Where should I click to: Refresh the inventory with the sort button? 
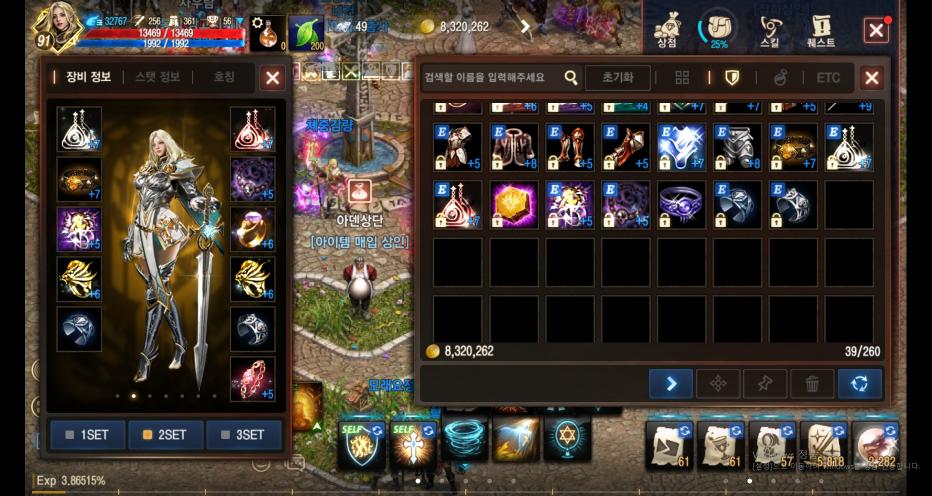point(860,383)
